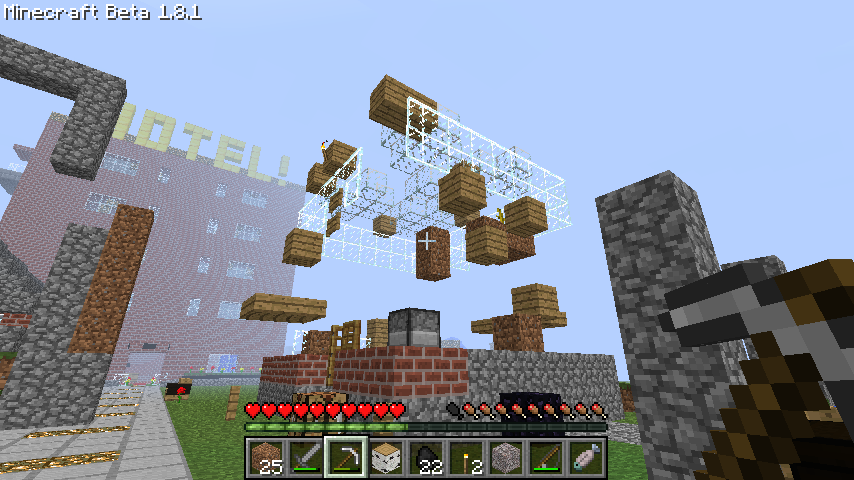Select the gravel block hotbar slot
Screen dimensions: 854x480
[507, 457]
